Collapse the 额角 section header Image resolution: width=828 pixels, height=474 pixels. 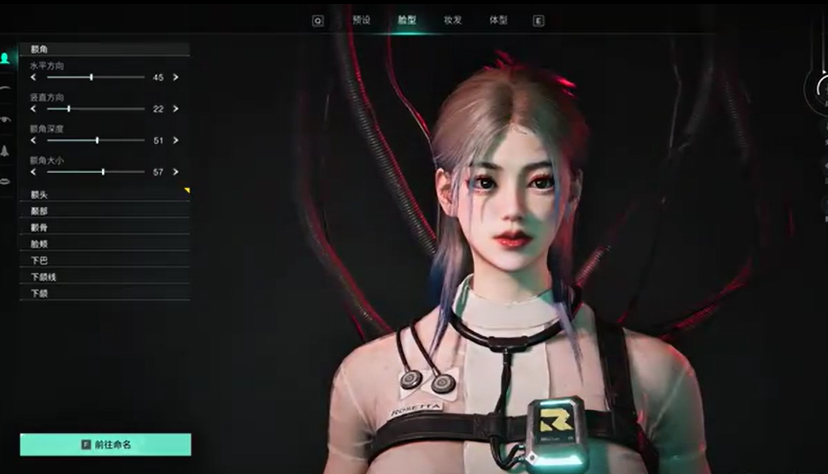(x=104, y=48)
